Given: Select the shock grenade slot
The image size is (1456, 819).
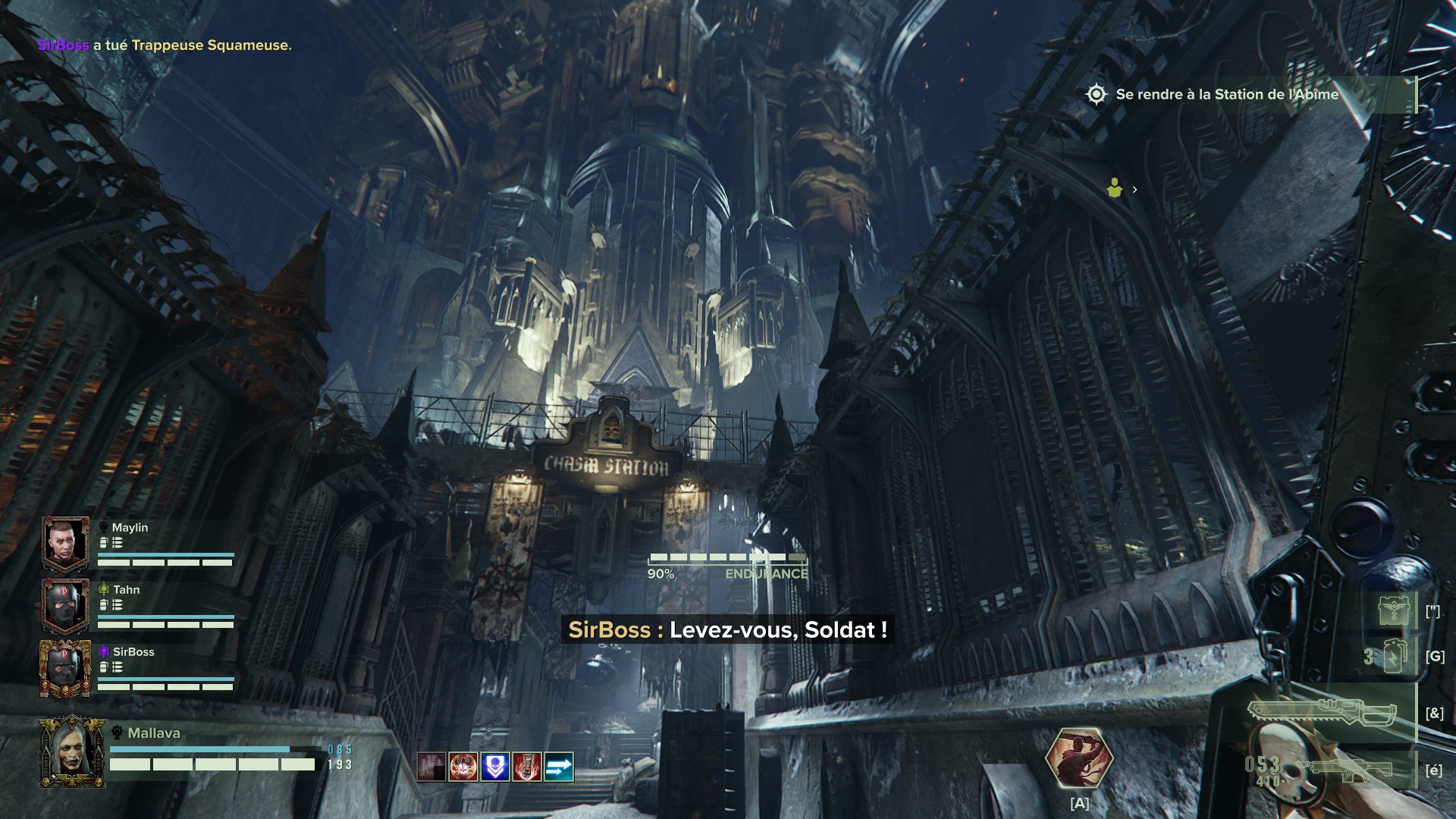Looking at the screenshot, I should click(x=1394, y=656).
